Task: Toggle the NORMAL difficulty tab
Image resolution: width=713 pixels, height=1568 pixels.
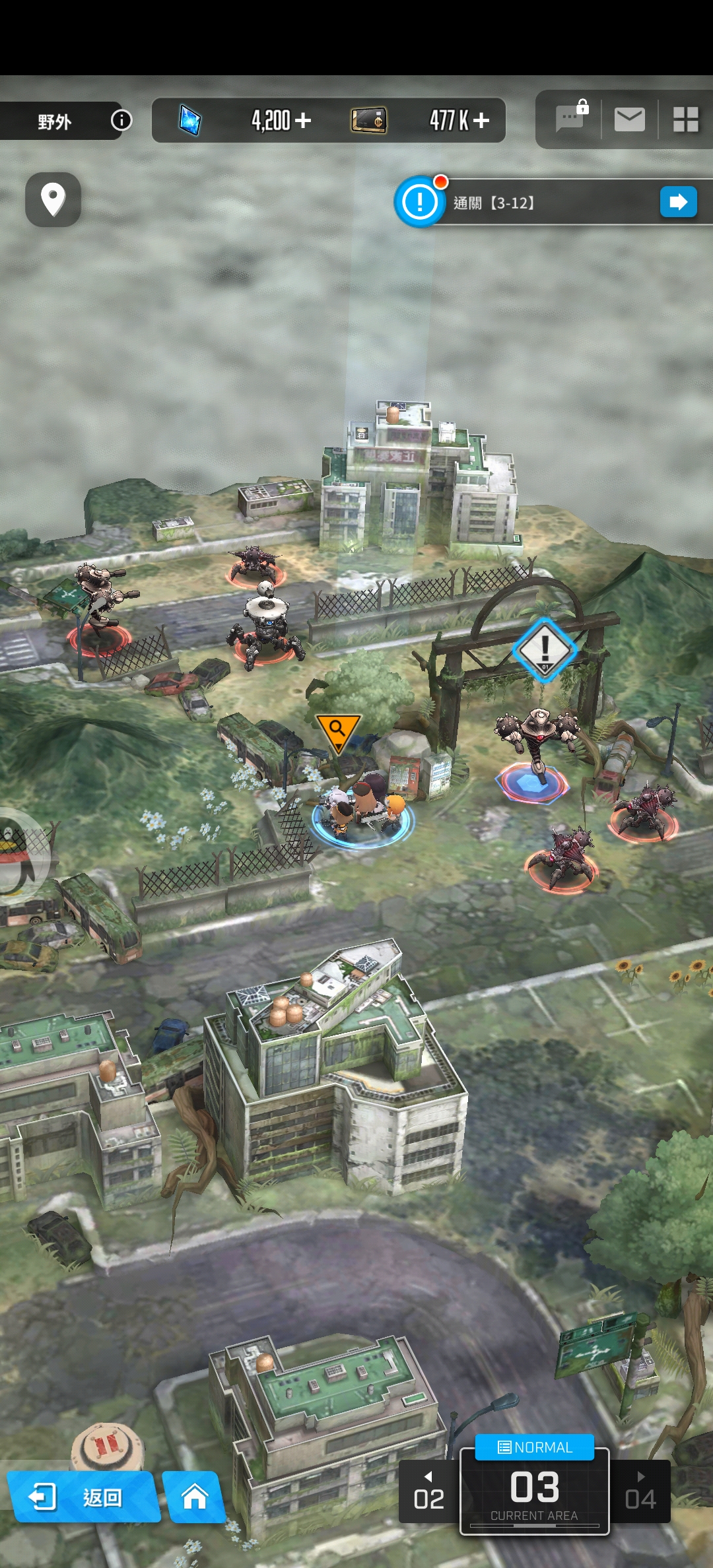Action: click(535, 1447)
